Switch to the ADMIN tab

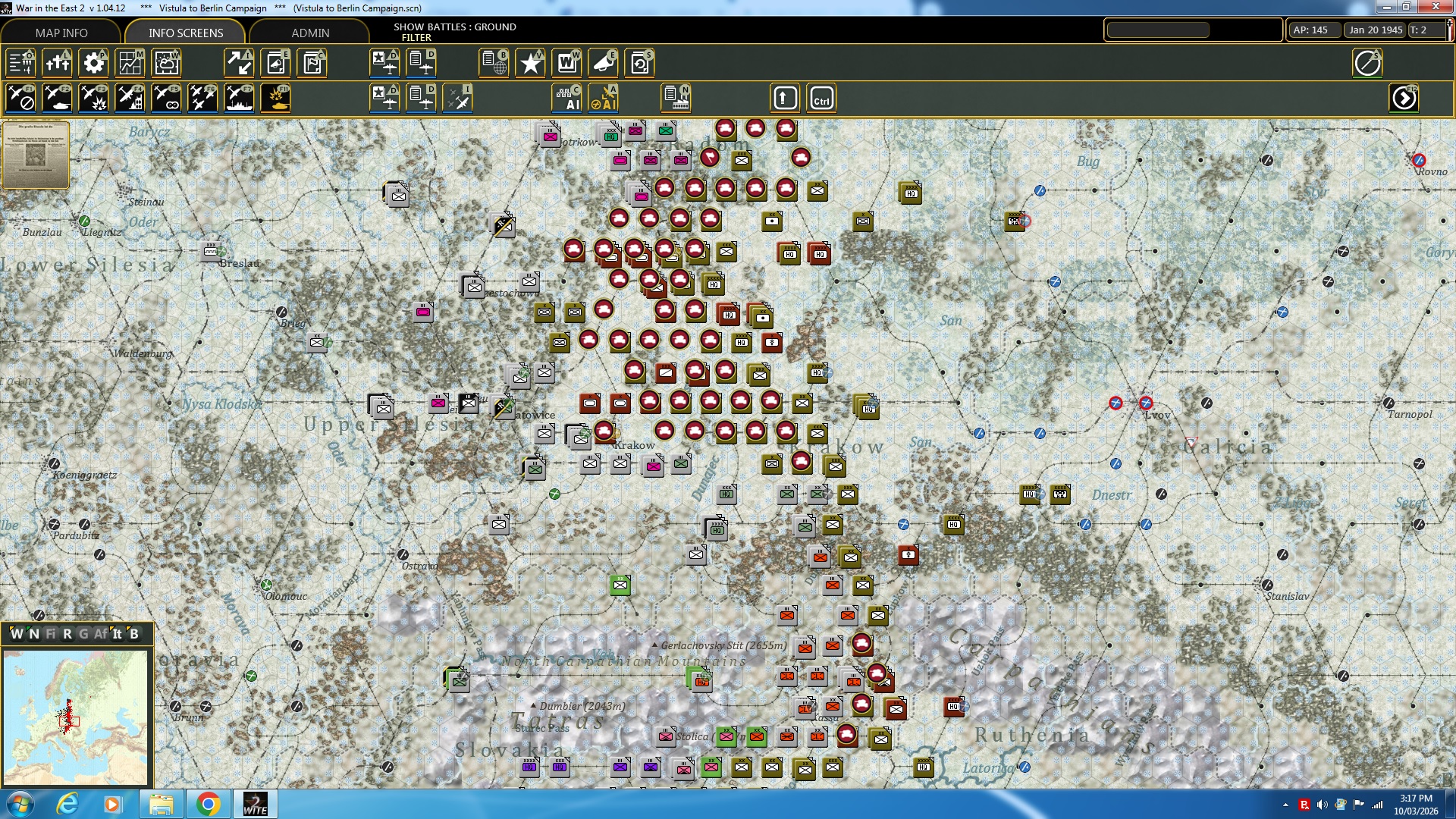click(x=311, y=33)
